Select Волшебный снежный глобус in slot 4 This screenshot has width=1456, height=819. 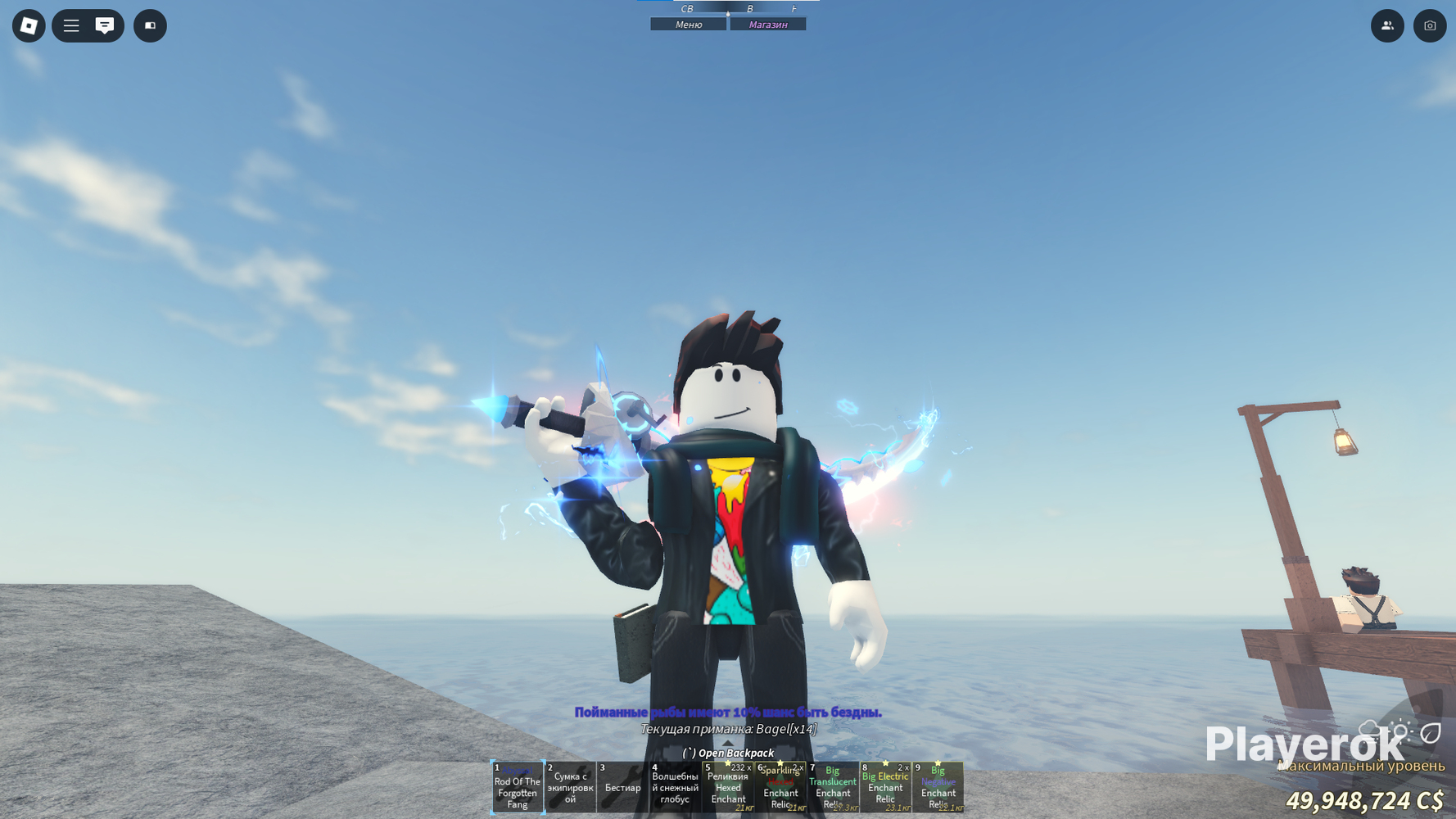click(676, 787)
